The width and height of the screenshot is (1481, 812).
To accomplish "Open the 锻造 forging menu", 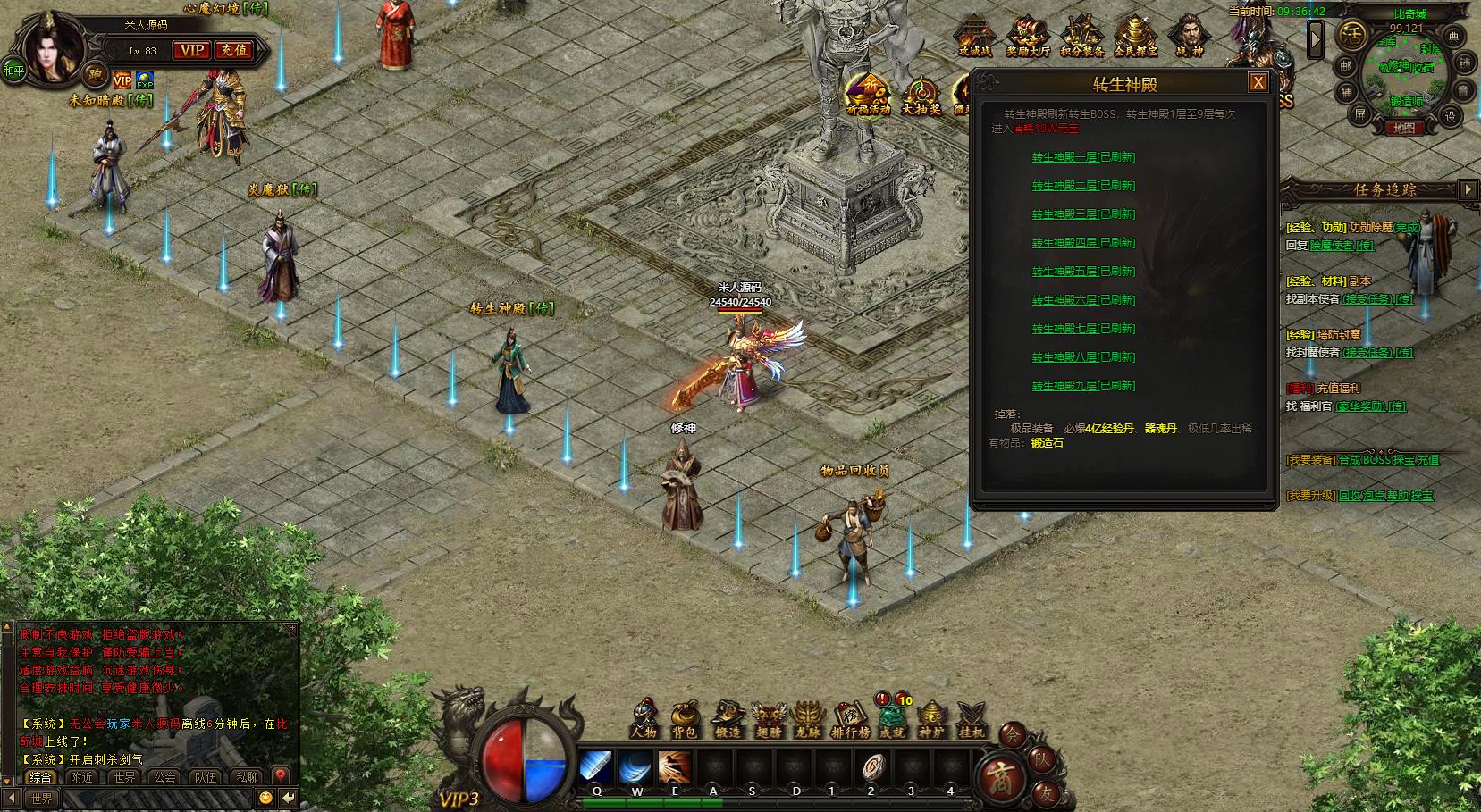I will (x=728, y=718).
